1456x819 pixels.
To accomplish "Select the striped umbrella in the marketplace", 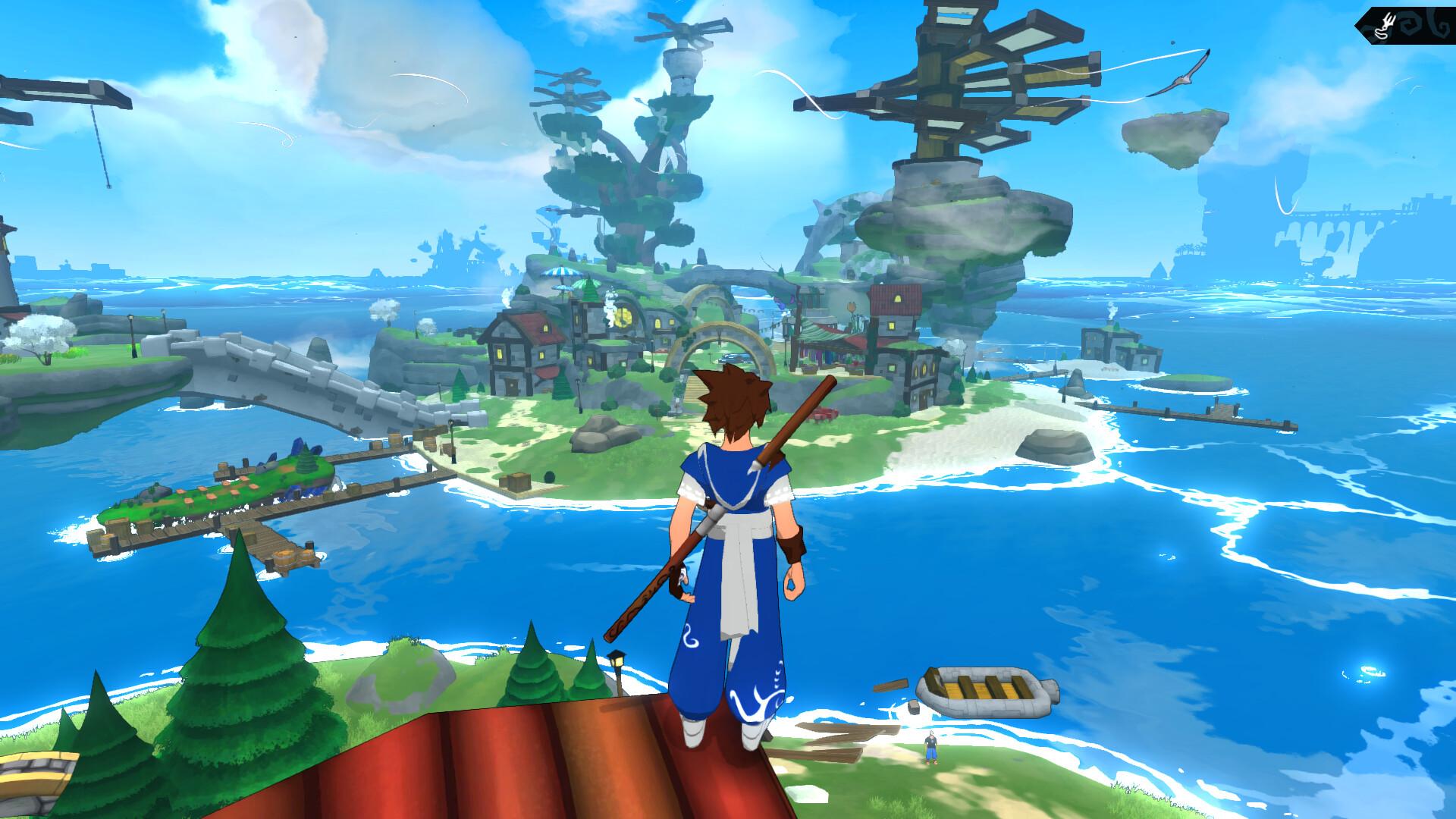I will 561,273.
